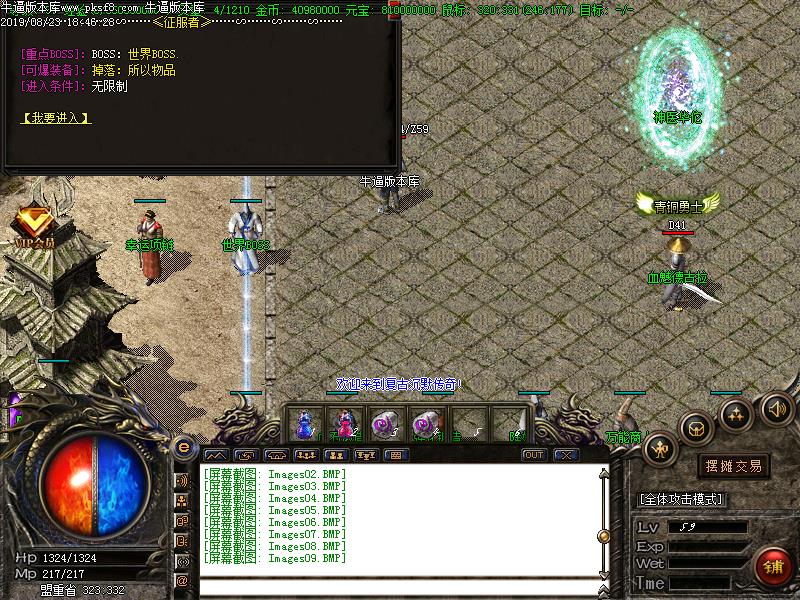
Task: Use the red potion in hotbar slot 2
Action: [344, 424]
